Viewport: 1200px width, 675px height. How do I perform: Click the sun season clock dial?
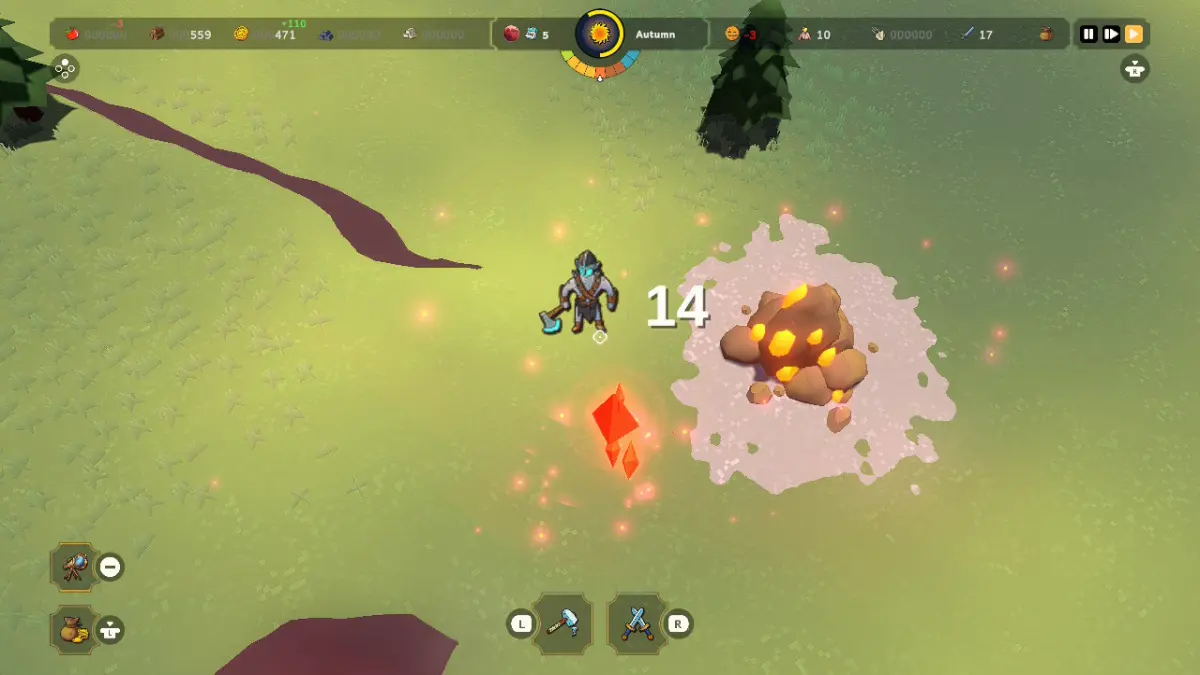click(599, 35)
